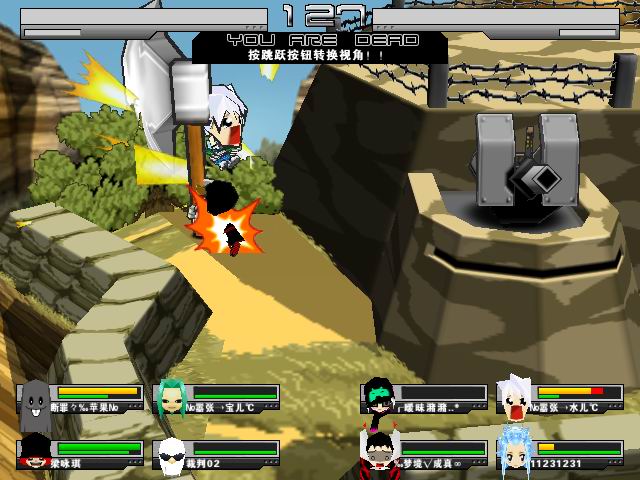Choose the gray-masked black-haired player portrait
640x480 pixels.
[377, 452]
